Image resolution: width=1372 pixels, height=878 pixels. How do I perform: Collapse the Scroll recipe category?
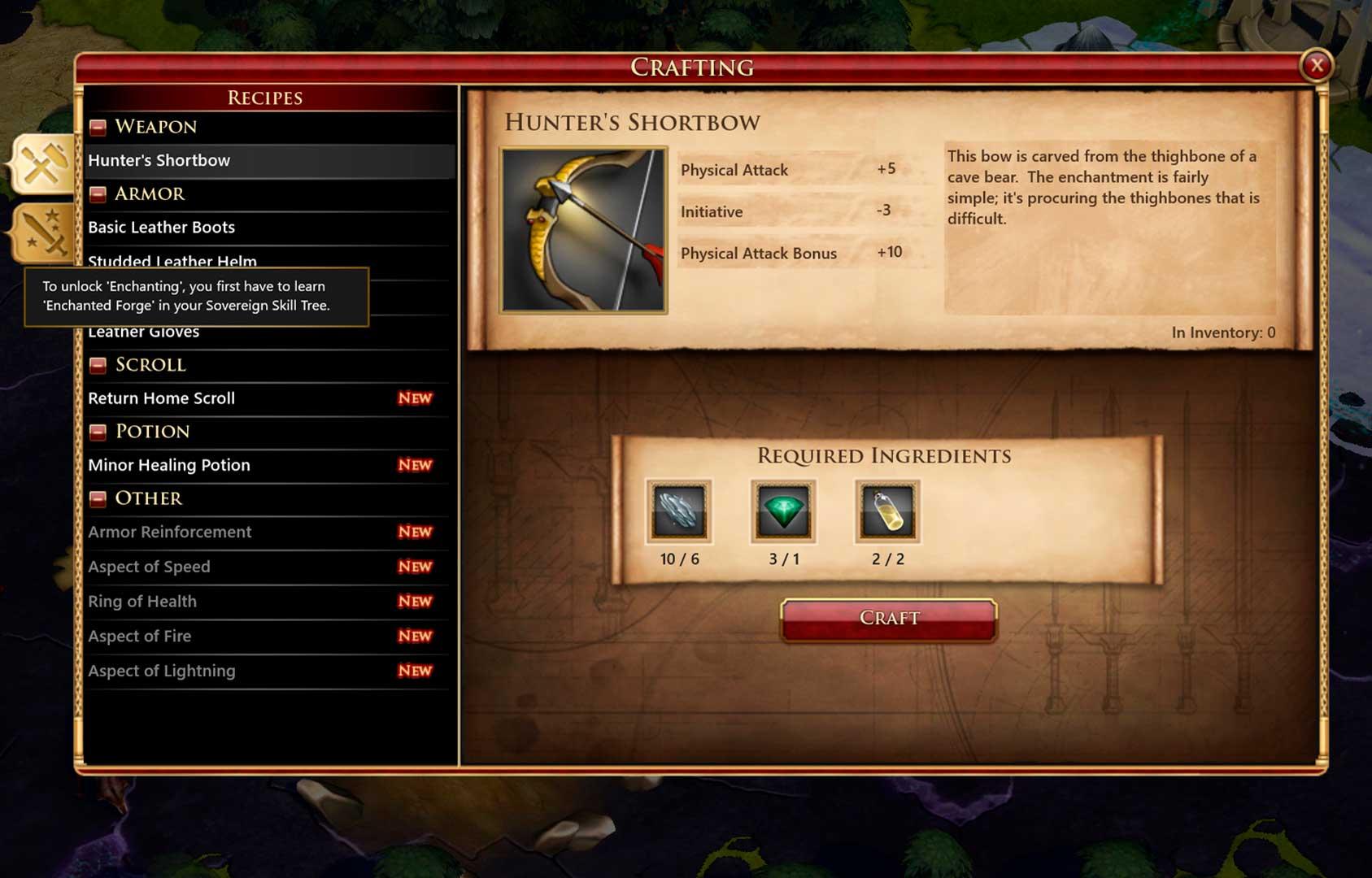point(98,366)
